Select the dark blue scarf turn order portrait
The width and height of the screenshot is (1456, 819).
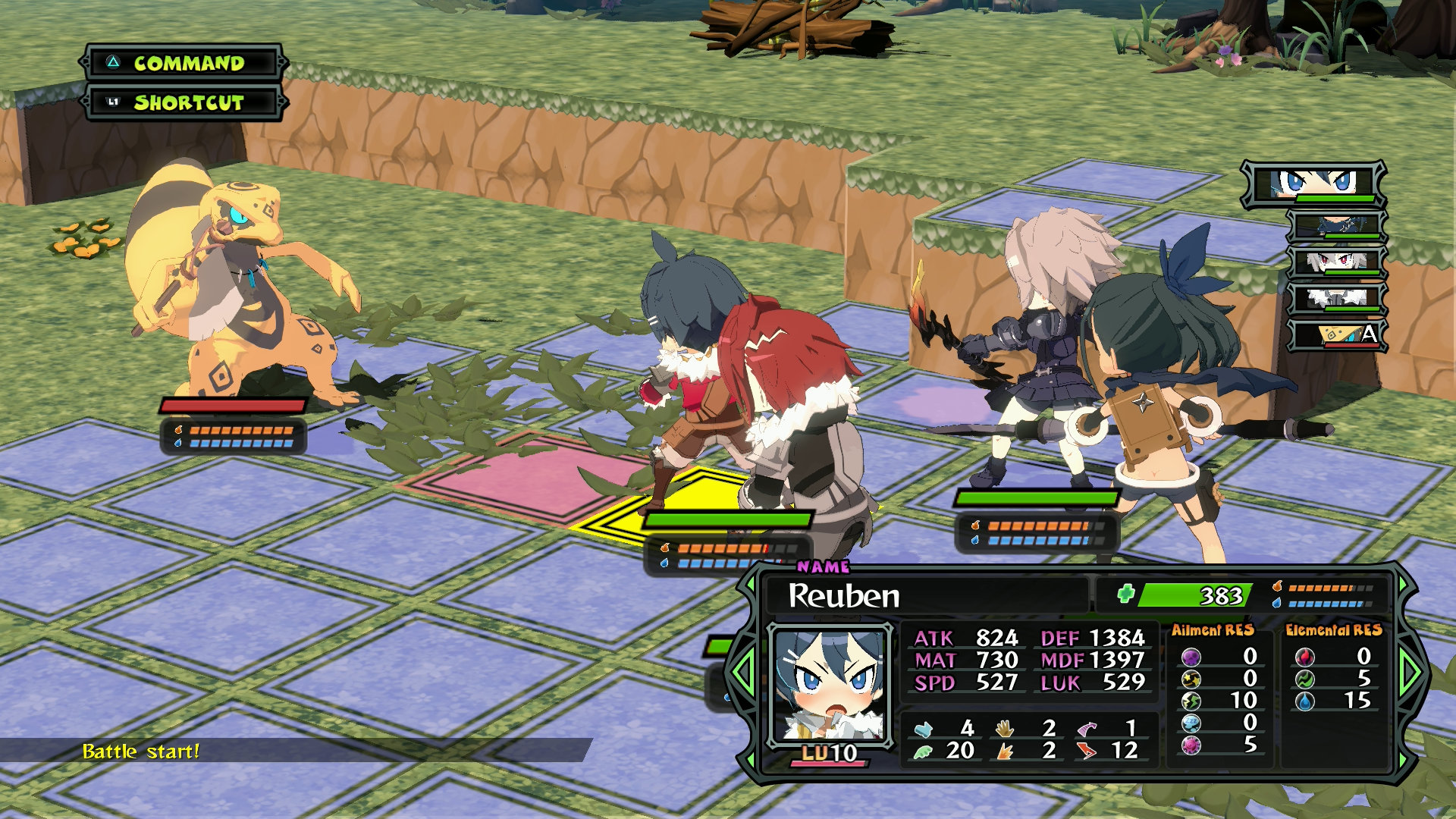click(1336, 225)
